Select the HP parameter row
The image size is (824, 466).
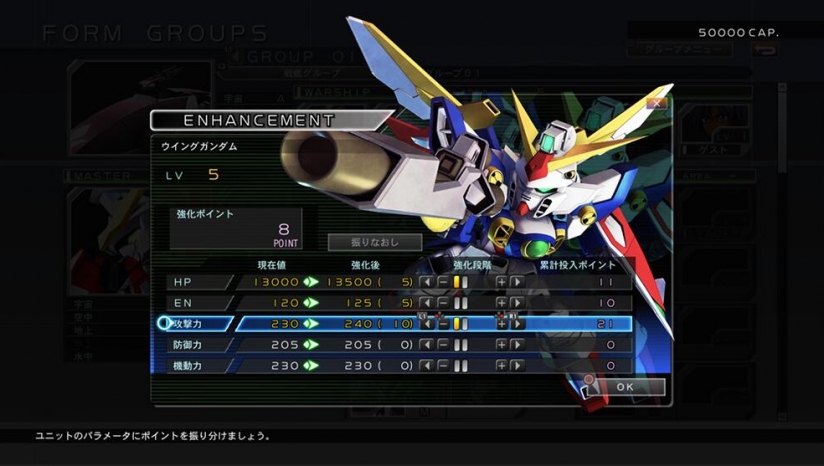200,282
